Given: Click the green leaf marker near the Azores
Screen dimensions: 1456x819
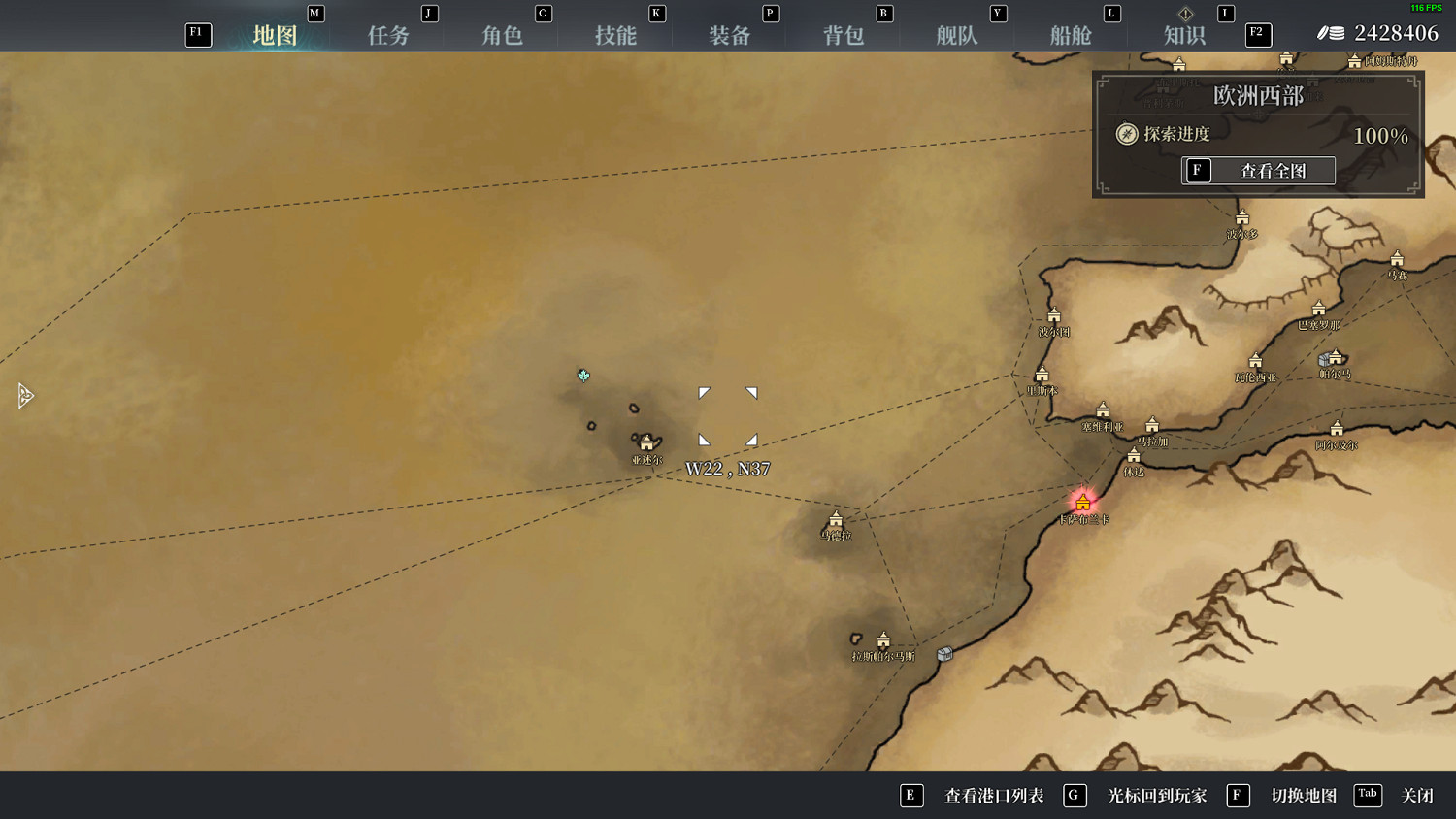Looking at the screenshot, I should pos(583,376).
